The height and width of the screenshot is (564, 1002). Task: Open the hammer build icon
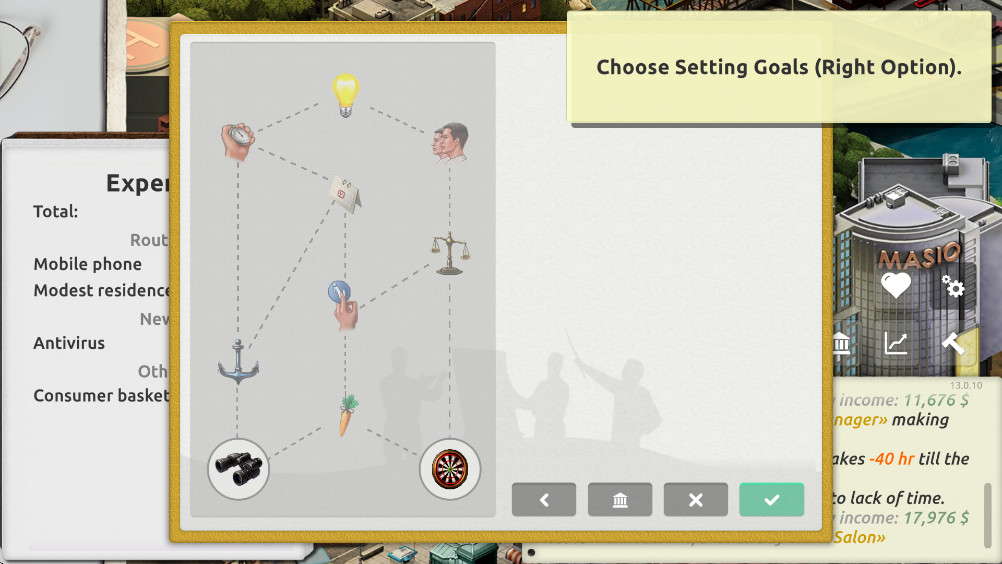pos(953,343)
